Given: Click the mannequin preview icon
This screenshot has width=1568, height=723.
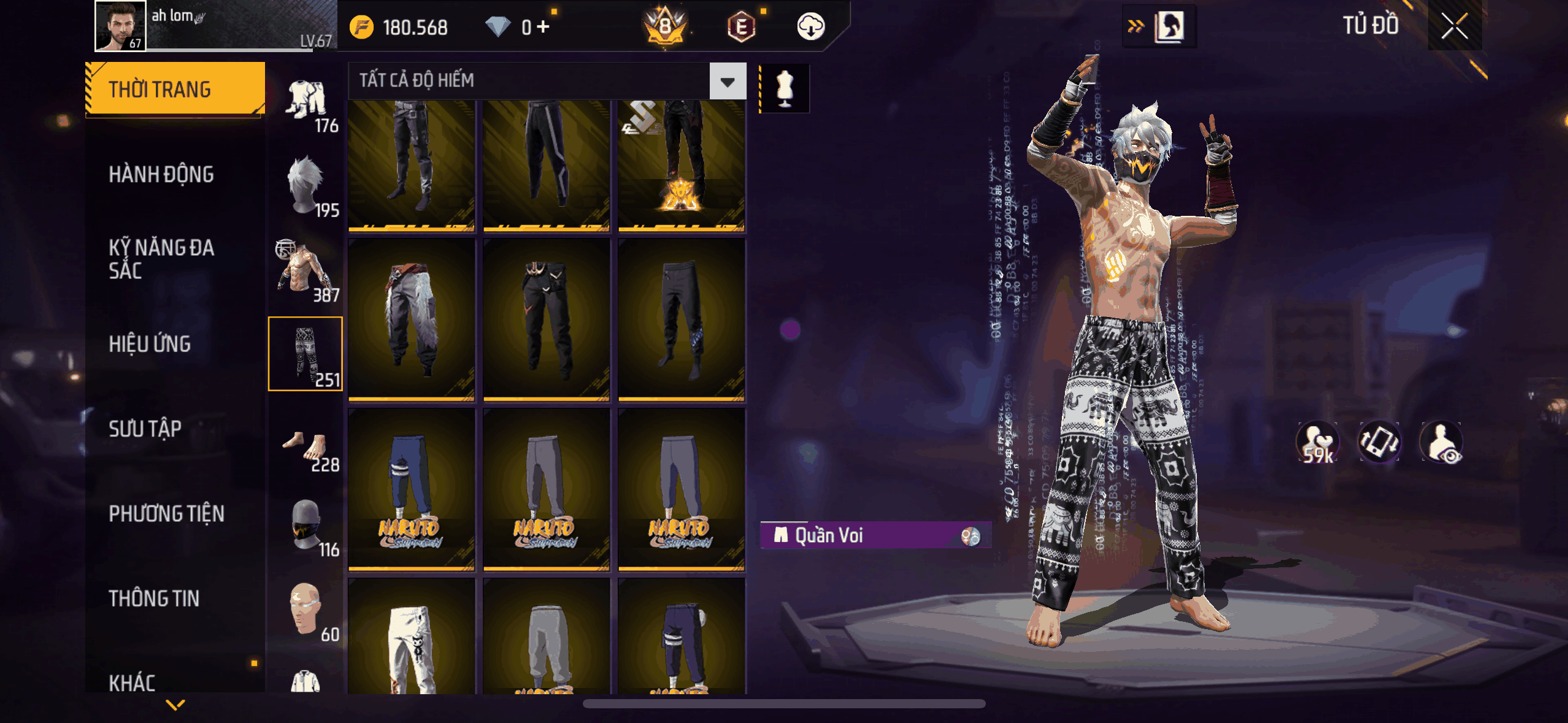Looking at the screenshot, I should (x=785, y=89).
